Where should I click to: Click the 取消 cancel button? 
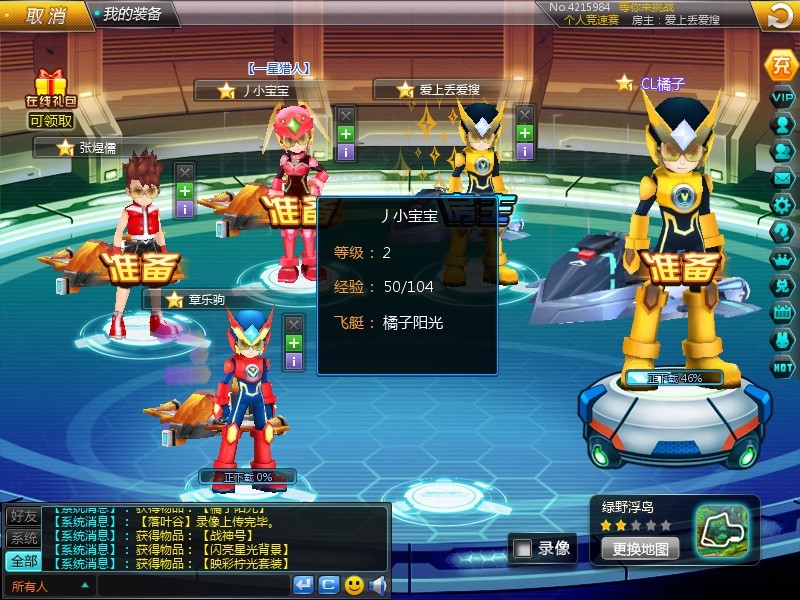(x=45, y=15)
